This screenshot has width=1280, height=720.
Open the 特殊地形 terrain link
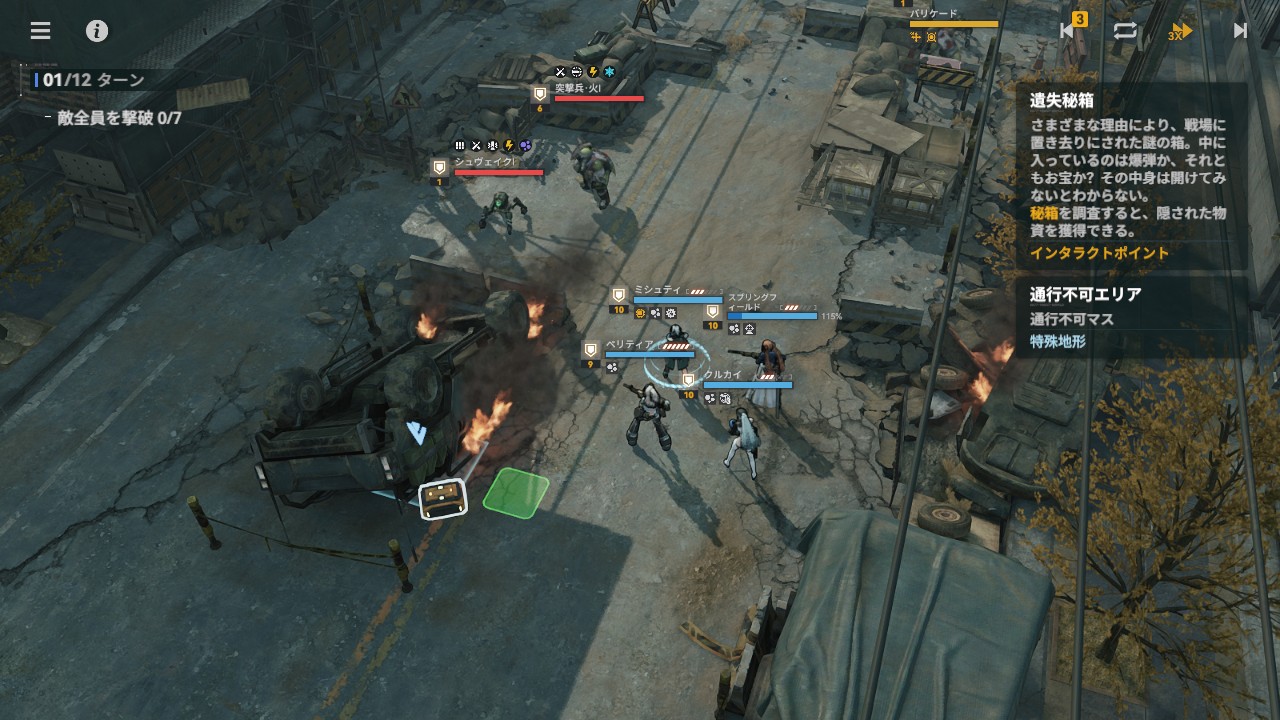1058,341
